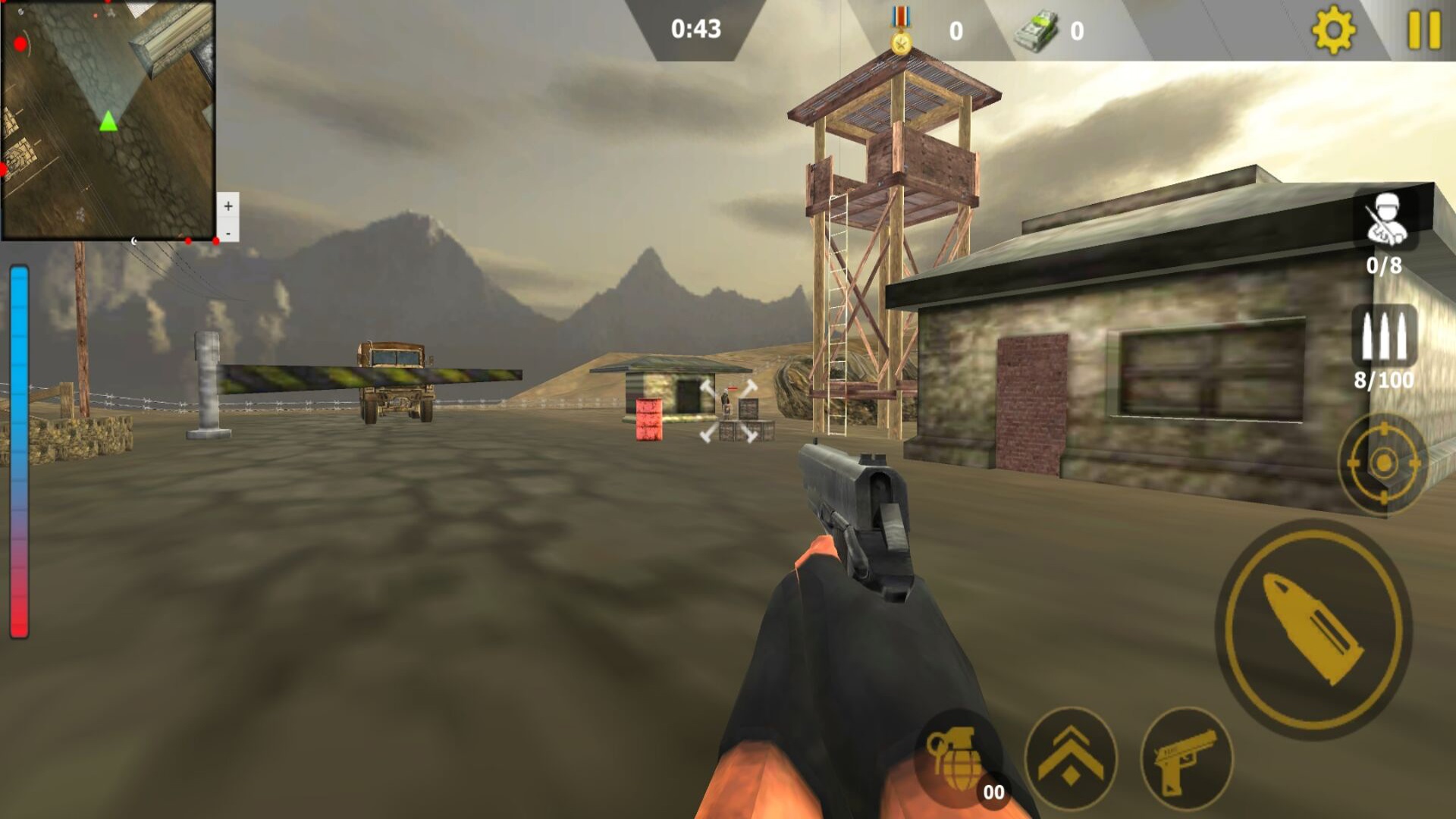Image resolution: width=1456 pixels, height=819 pixels.
Task: Open the settings gear menu
Action: [x=1332, y=30]
